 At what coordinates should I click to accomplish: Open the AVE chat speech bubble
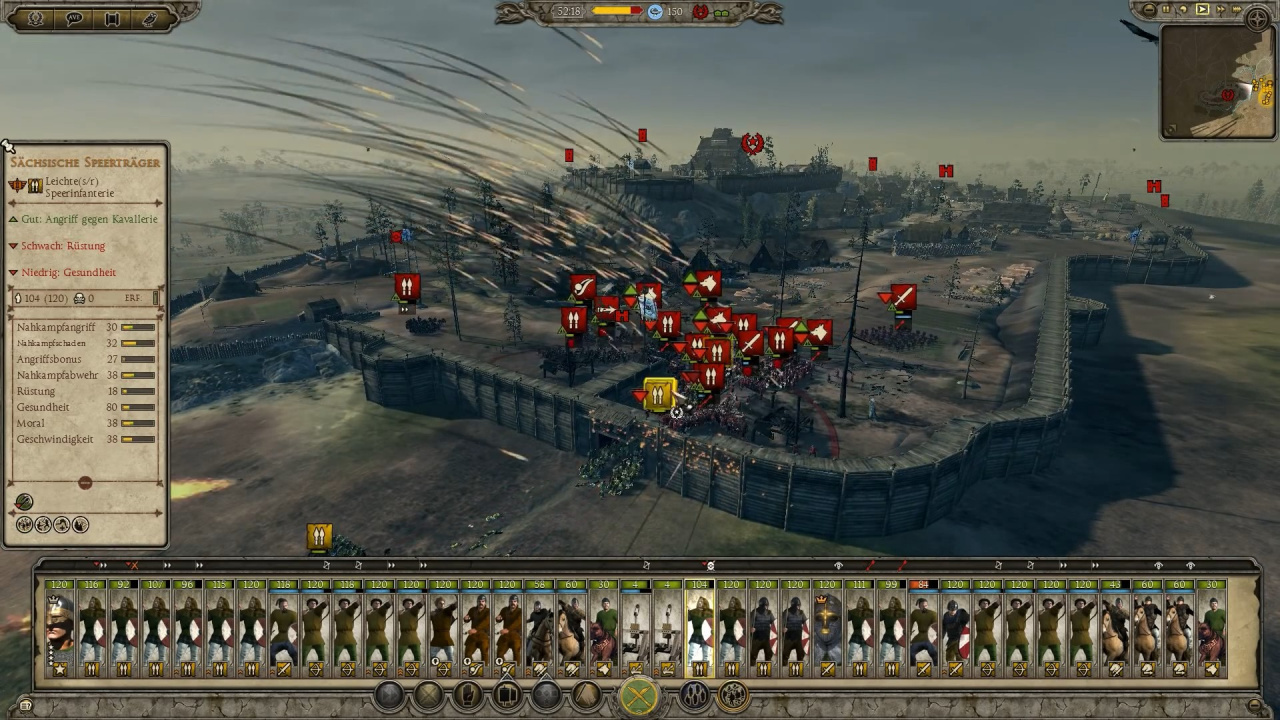point(74,18)
